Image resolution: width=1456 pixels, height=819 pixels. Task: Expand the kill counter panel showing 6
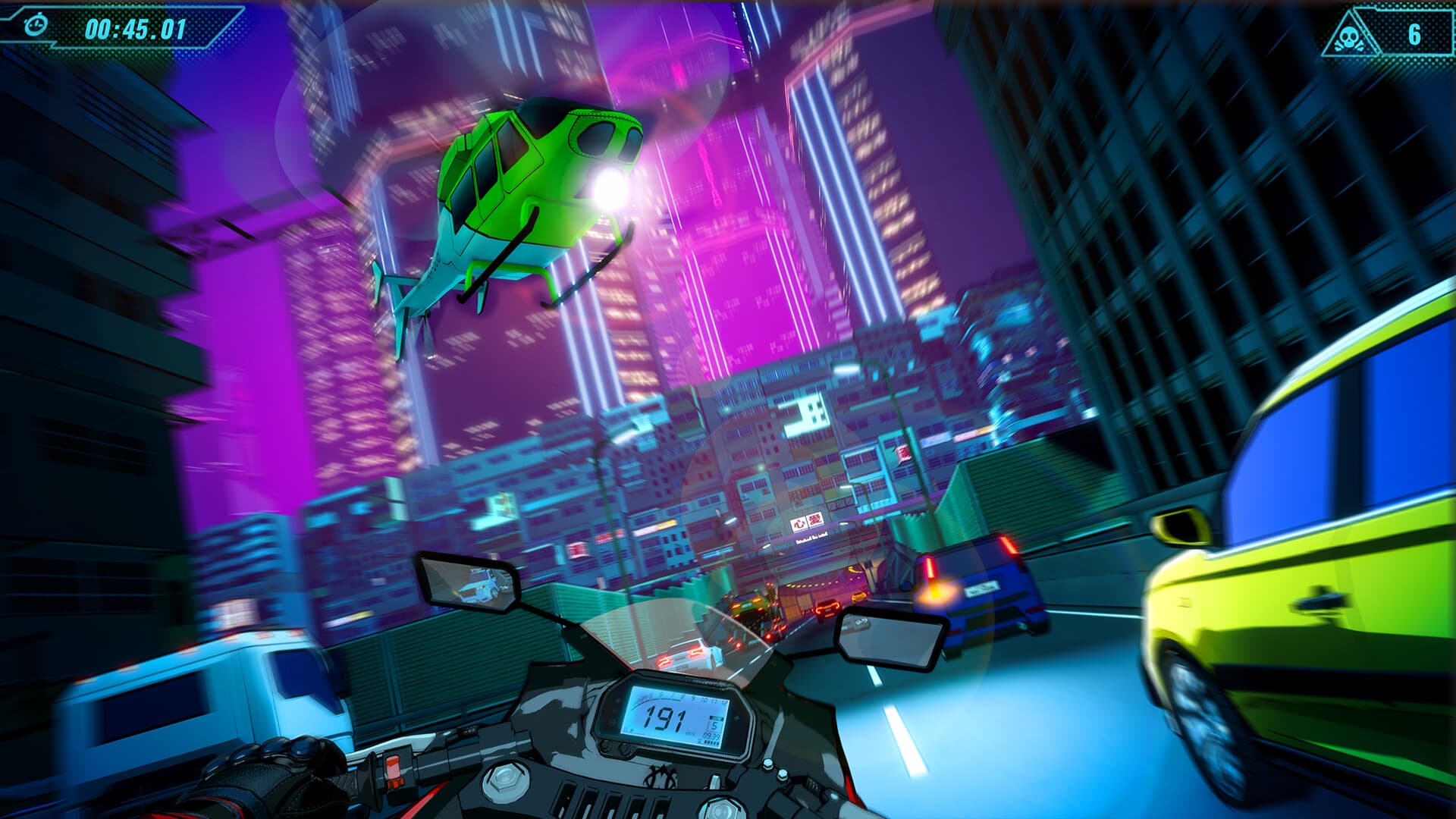click(x=1414, y=36)
